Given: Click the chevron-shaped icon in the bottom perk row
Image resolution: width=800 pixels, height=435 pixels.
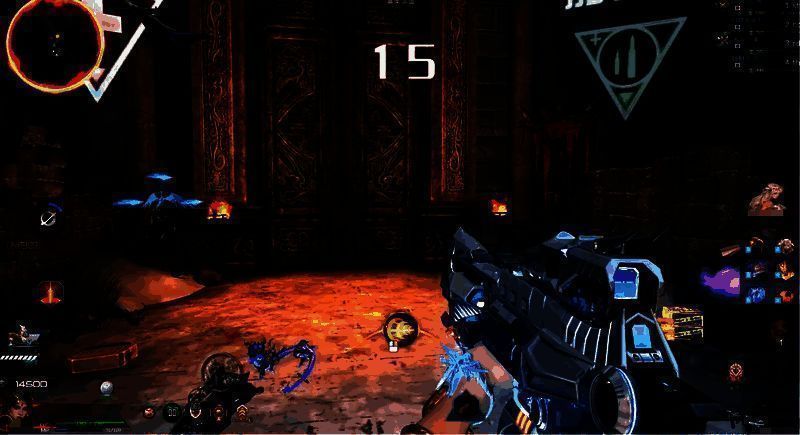Looking at the screenshot, I should click(x=241, y=410).
